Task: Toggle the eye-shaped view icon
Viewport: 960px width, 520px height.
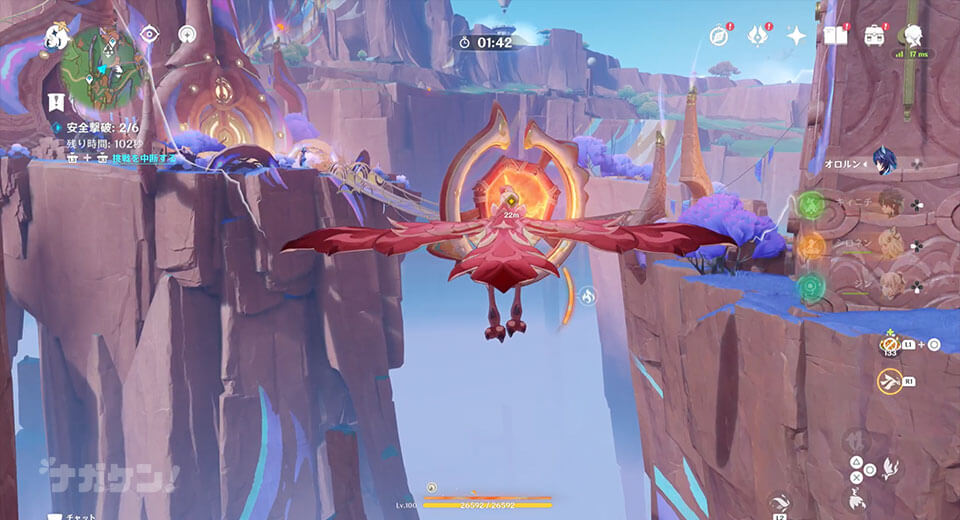Action: click(x=149, y=34)
